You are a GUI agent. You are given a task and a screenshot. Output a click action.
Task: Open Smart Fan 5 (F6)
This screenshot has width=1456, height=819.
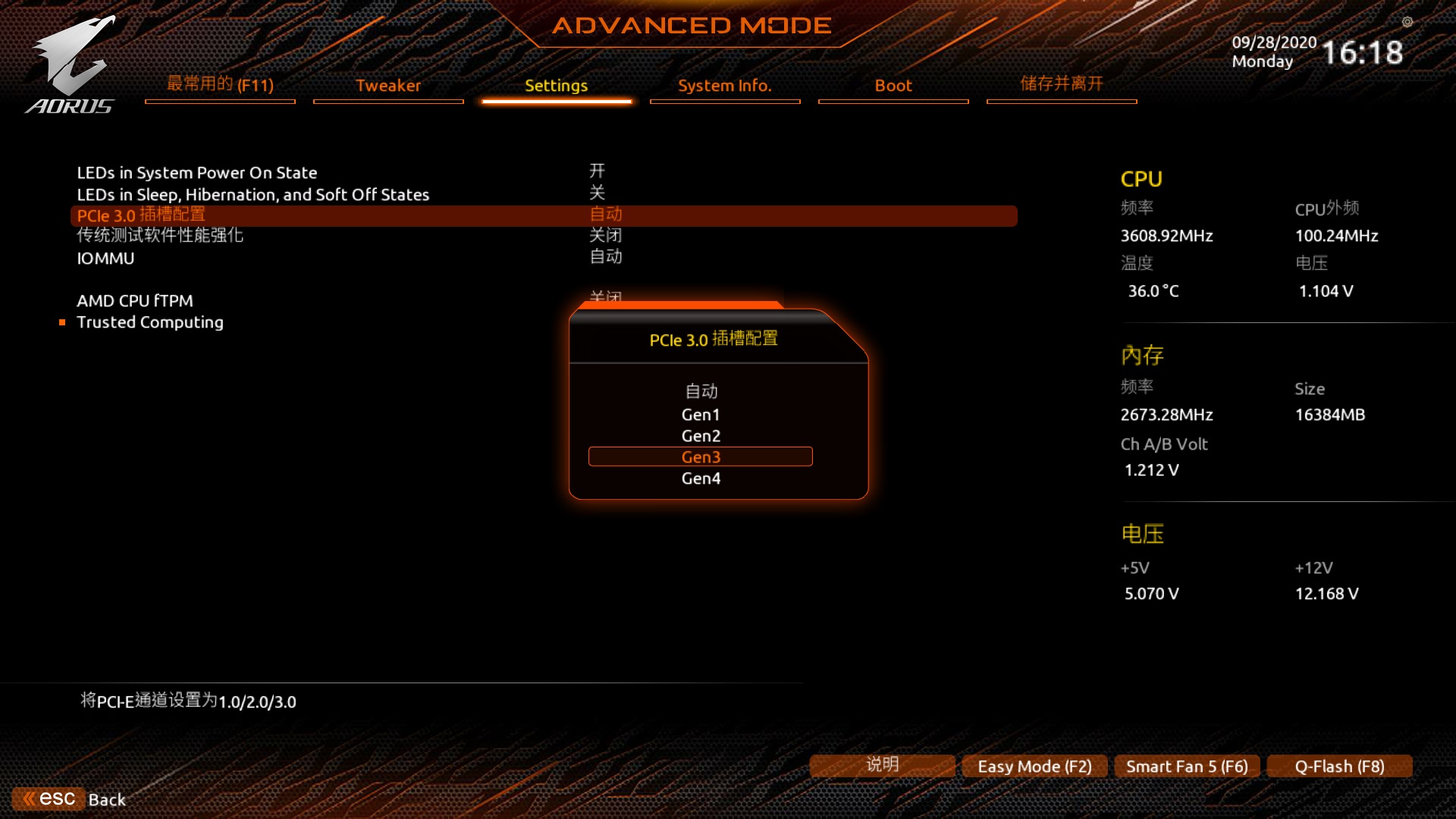pos(1186,766)
